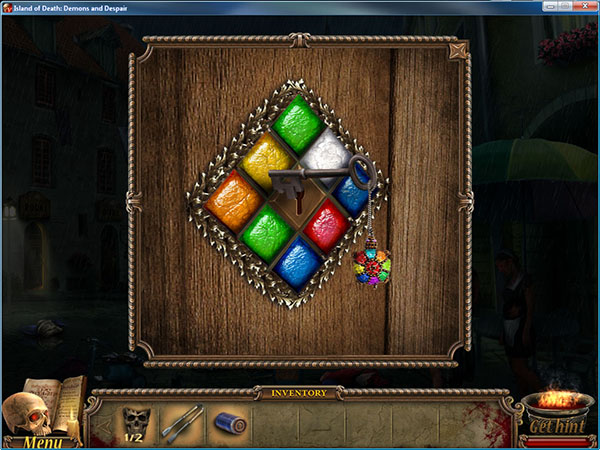600x450 pixels.
Task: Click the white gem tile
Action: click(x=328, y=156)
